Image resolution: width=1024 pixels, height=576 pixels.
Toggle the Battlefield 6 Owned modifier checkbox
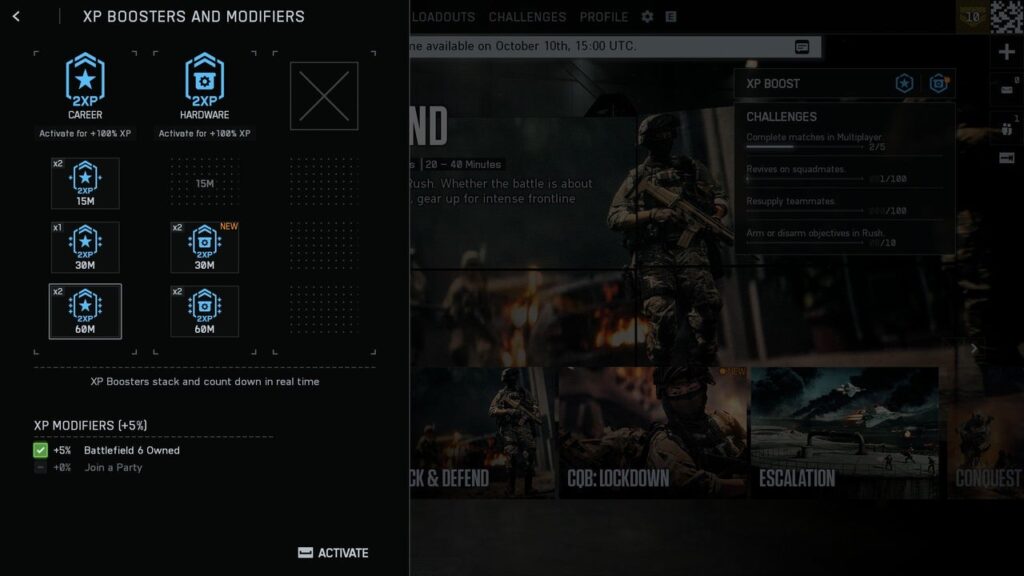coord(40,451)
